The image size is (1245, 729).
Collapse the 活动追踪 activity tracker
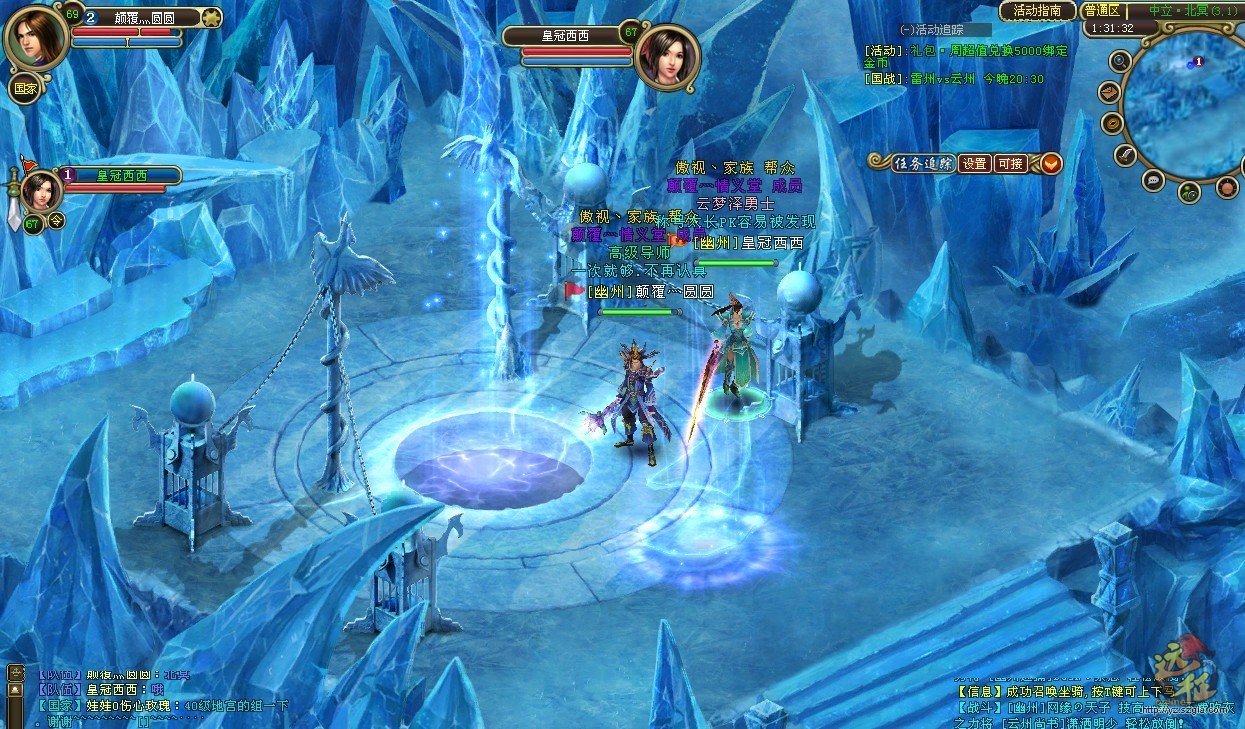click(906, 29)
